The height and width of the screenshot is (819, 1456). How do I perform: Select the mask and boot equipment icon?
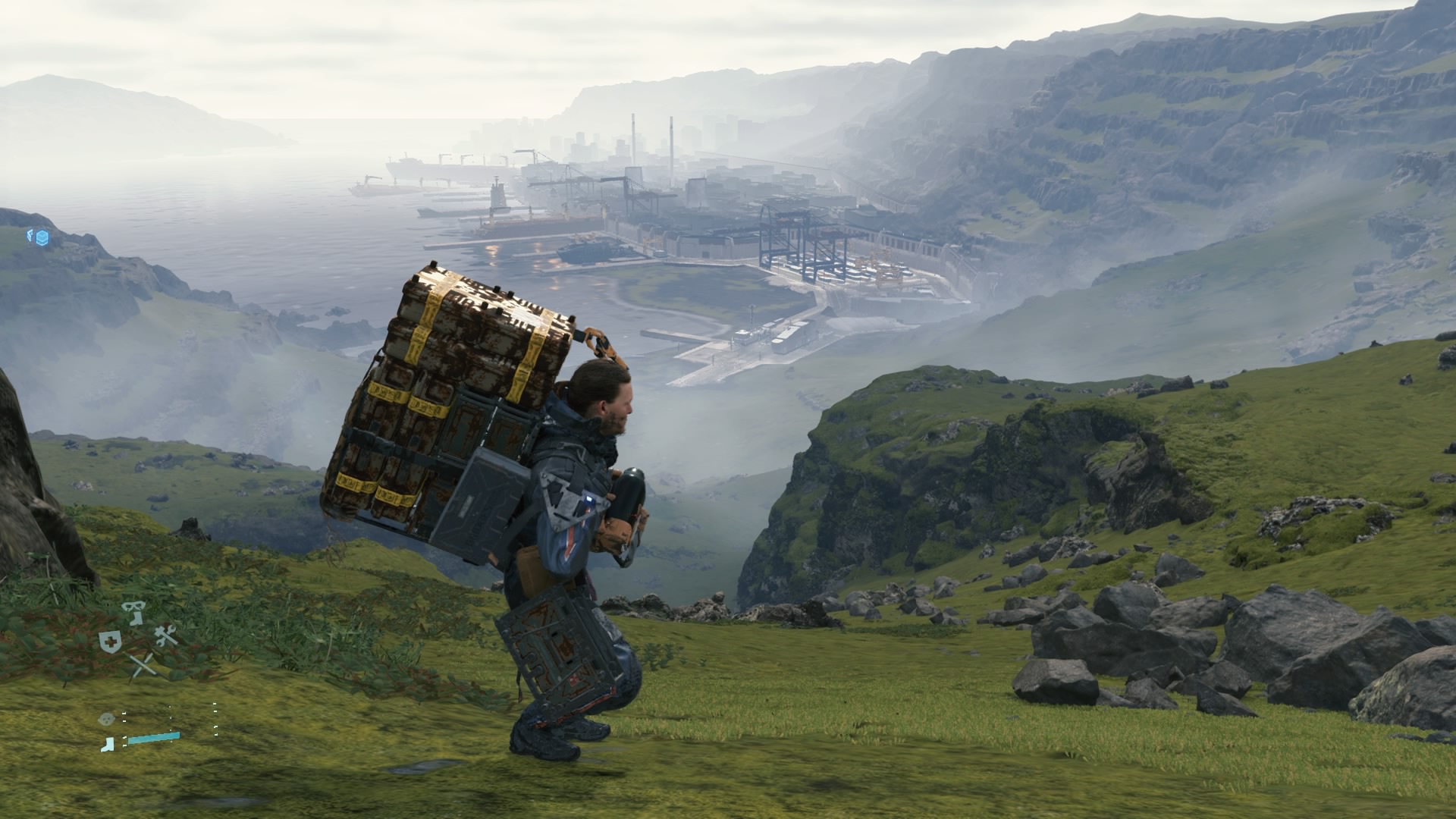tap(135, 612)
